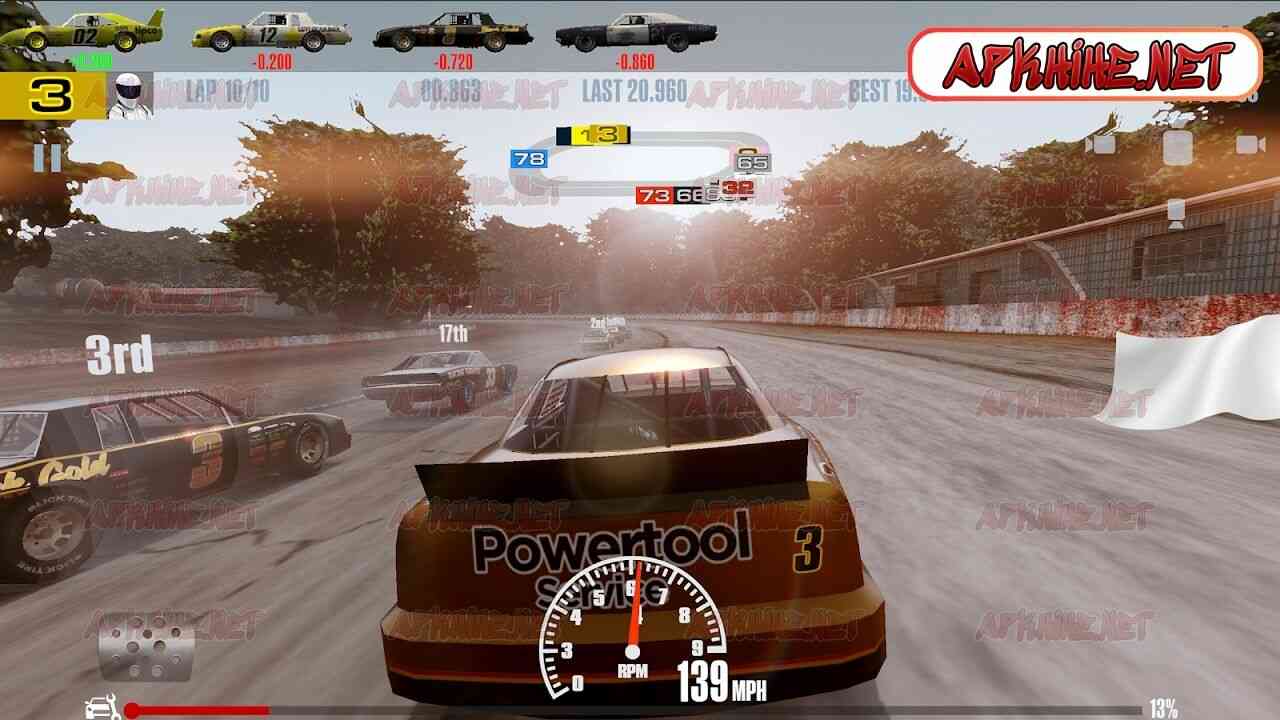Pause the race with the pause button
Image resolution: width=1280 pixels, height=720 pixels.
point(47,158)
